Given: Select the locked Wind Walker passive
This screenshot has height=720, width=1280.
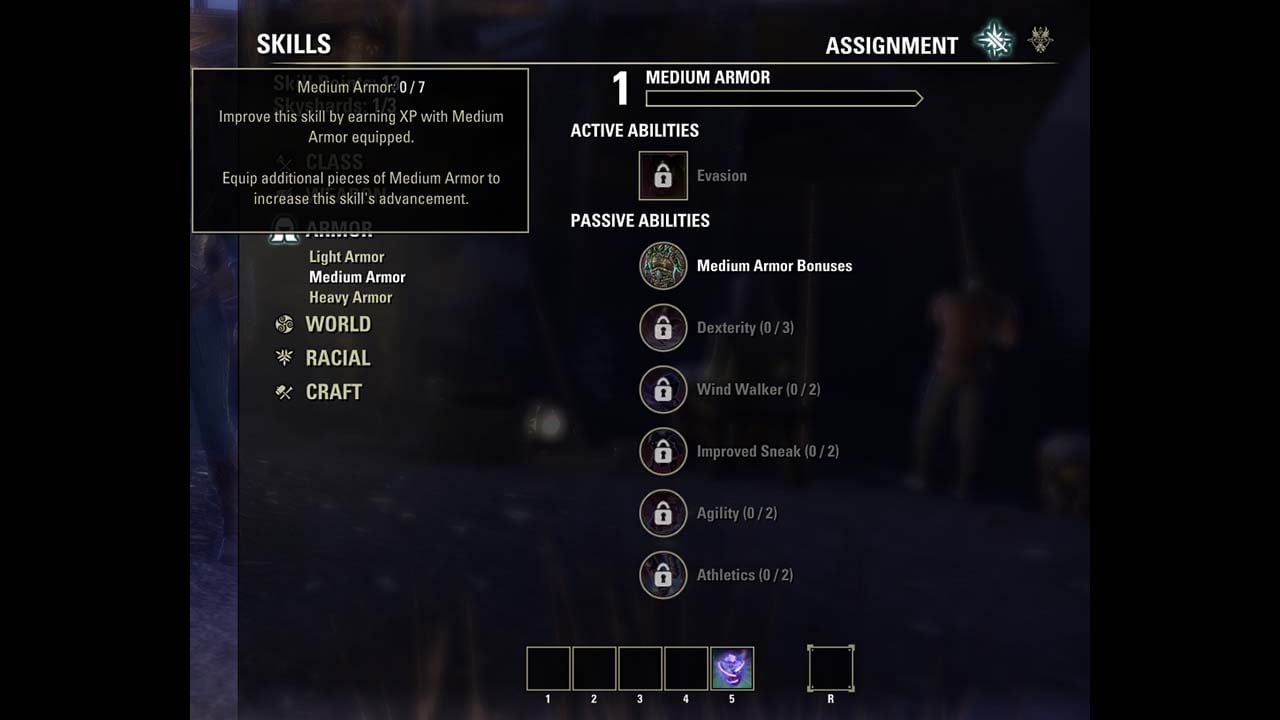Looking at the screenshot, I should click(663, 390).
